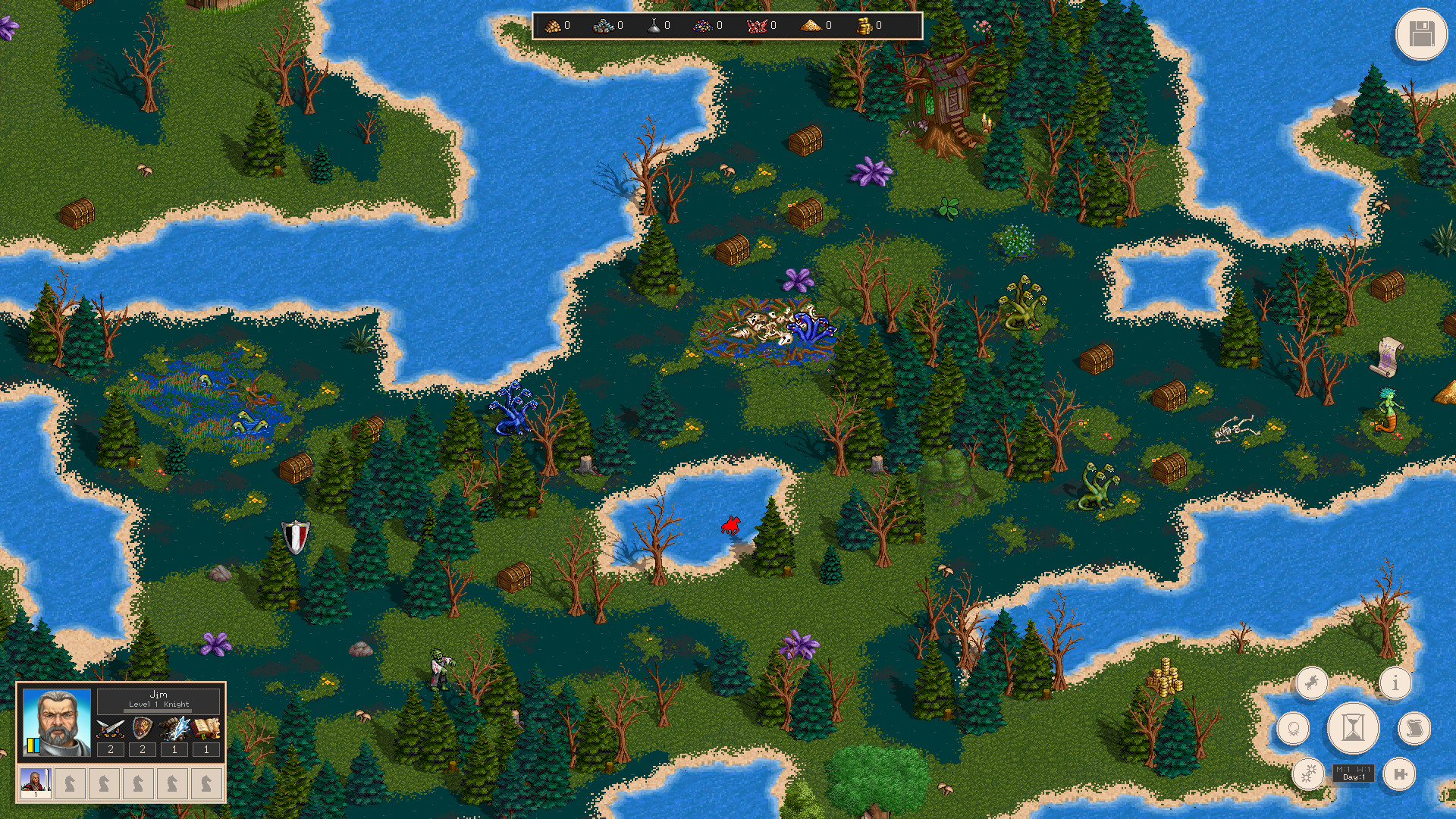Select the horse icon to move hero

(1311, 682)
